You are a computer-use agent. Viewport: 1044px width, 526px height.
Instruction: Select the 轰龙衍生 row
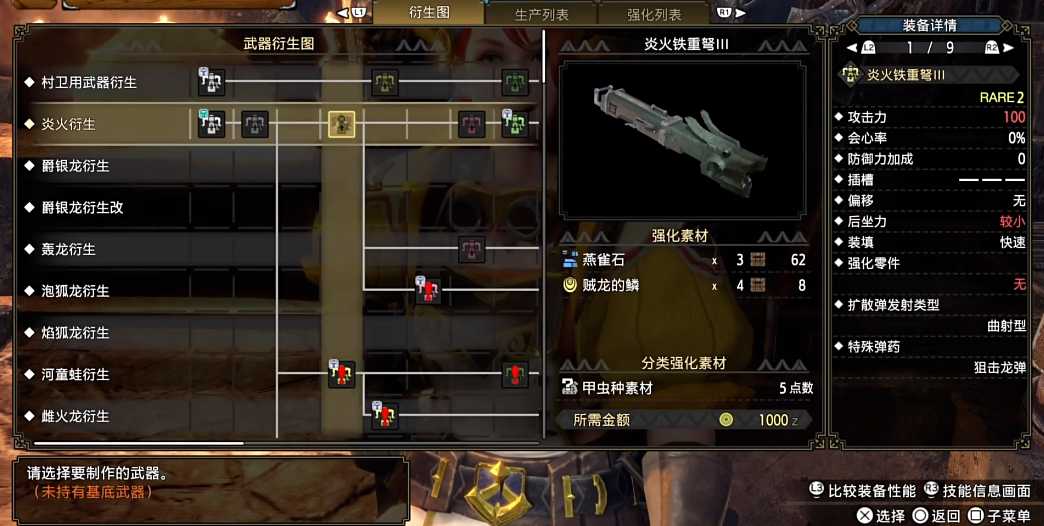click(68, 249)
